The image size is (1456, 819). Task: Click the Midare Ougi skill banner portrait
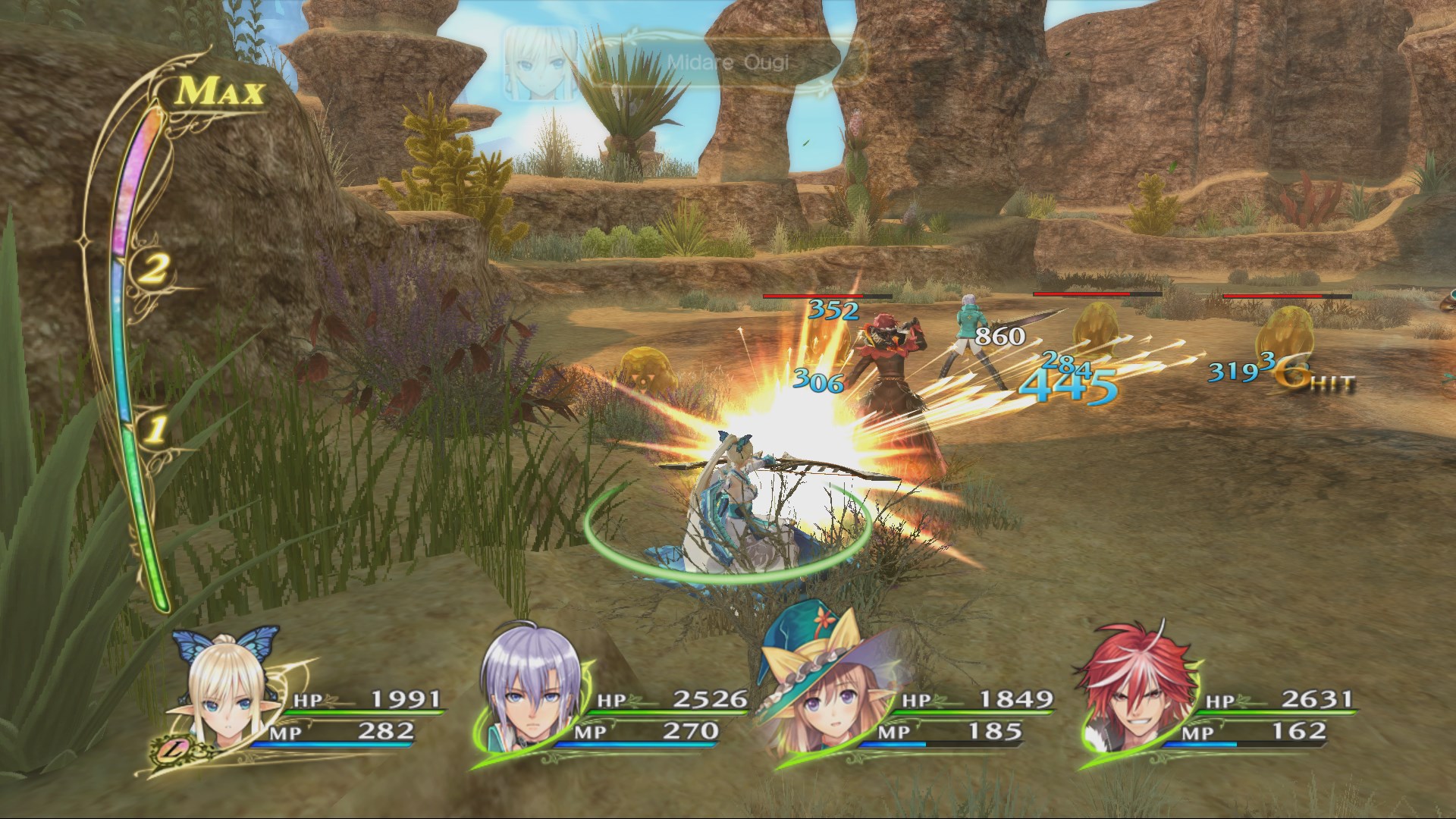(x=540, y=64)
